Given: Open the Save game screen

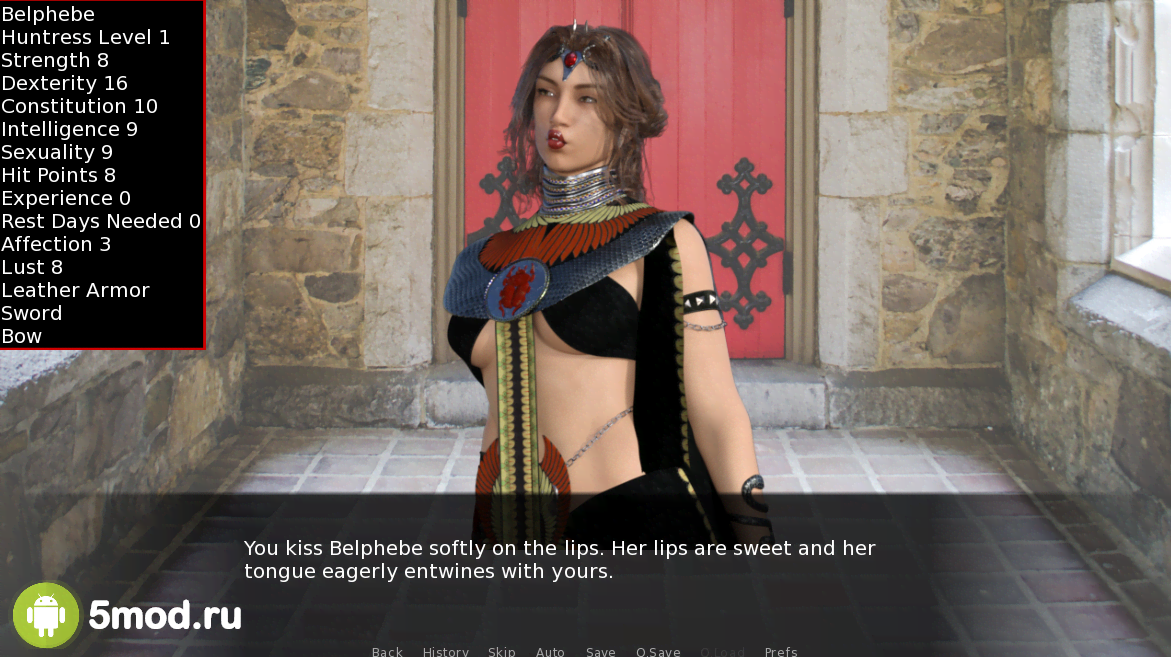Looking at the screenshot, I should 601,651.
